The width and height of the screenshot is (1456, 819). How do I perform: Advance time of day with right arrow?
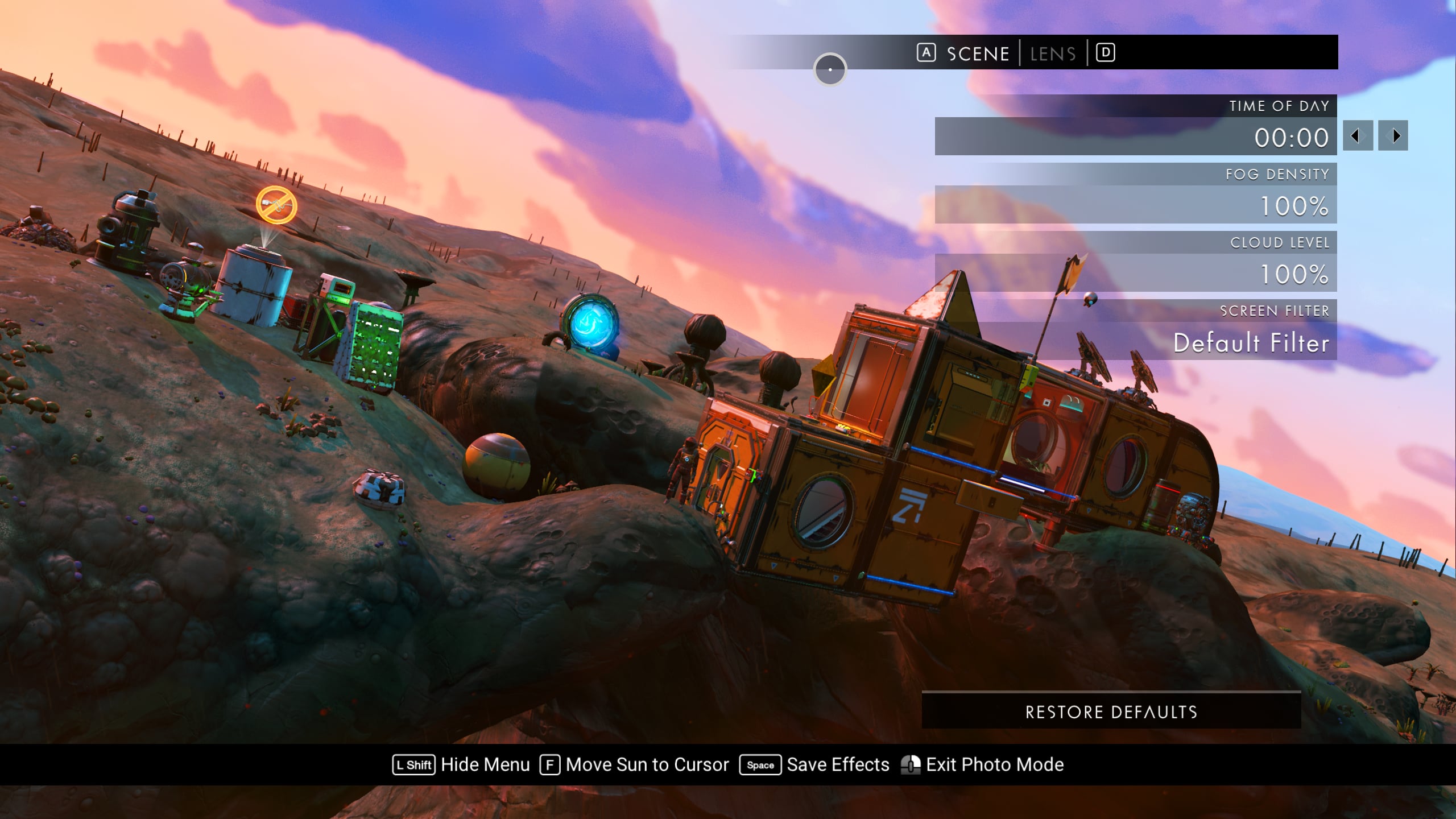click(1393, 136)
